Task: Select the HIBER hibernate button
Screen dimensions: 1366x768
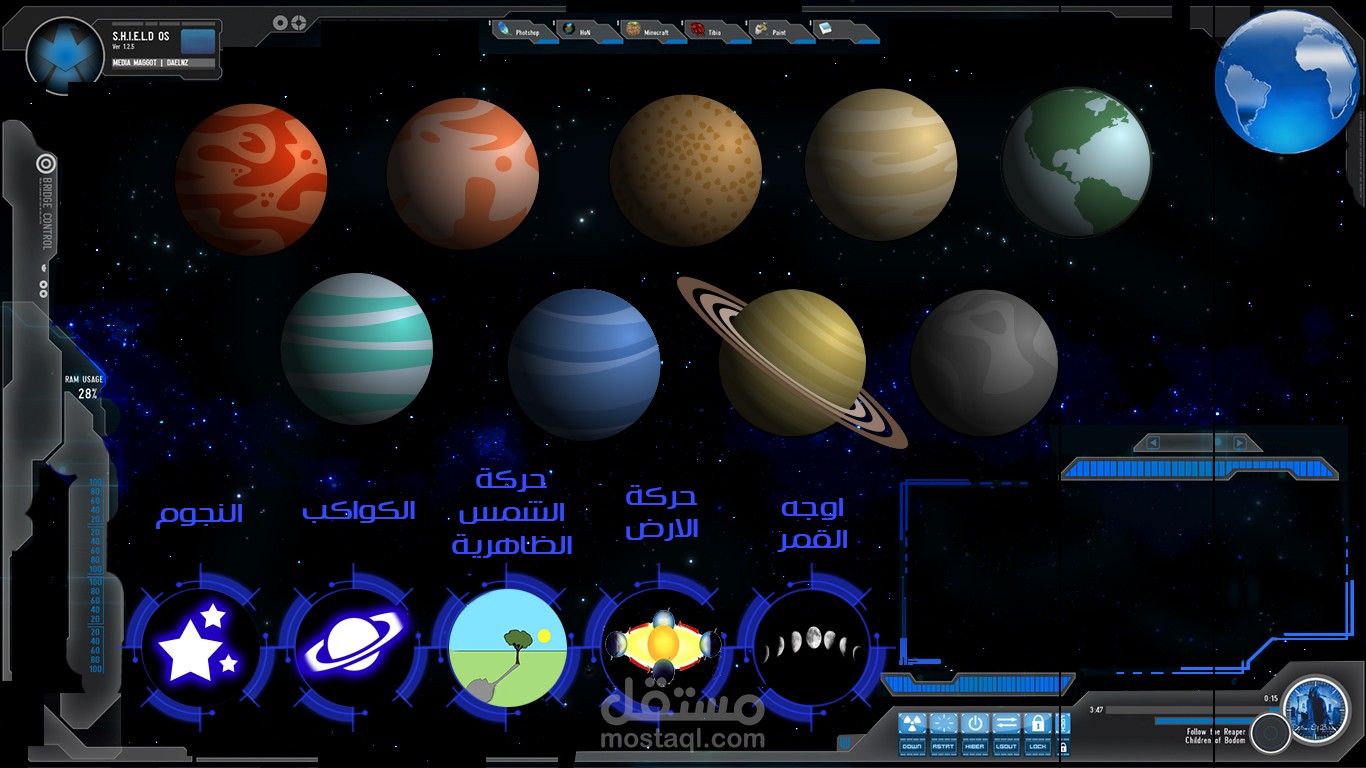Action: [974, 732]
